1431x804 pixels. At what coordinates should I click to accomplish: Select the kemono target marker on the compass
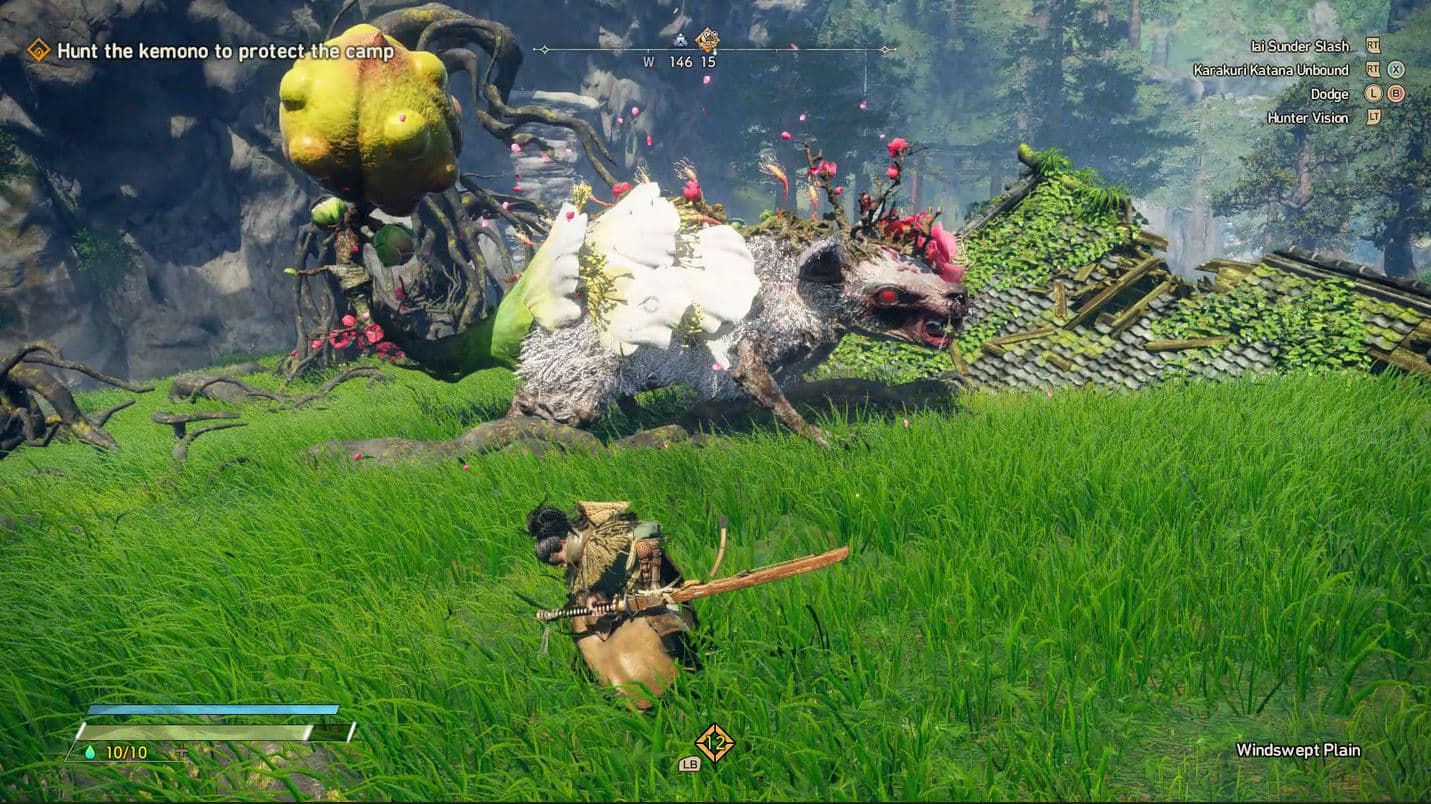707,40
